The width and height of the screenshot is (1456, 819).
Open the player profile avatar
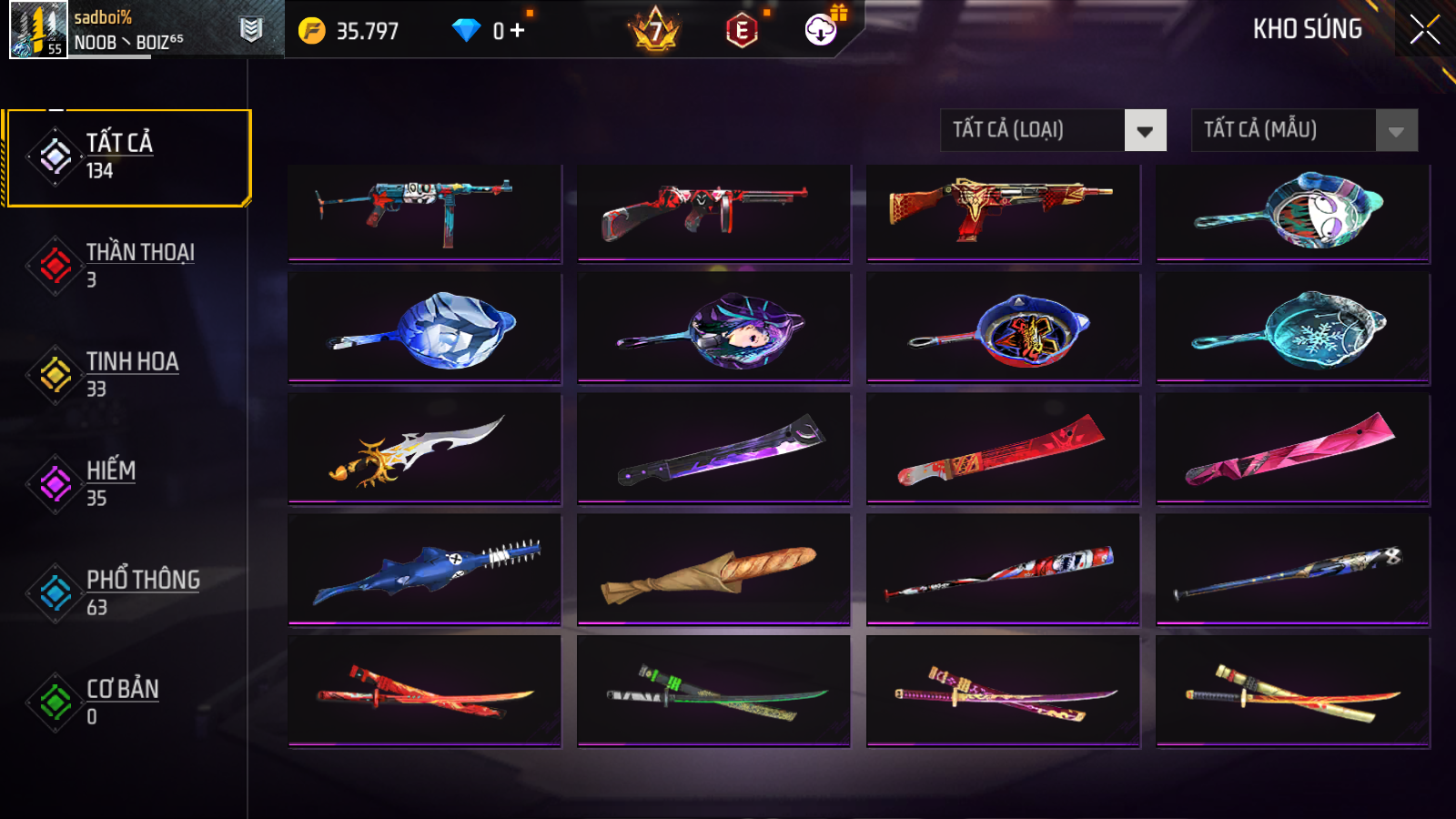pyautogui.click(x=38, y=29)
